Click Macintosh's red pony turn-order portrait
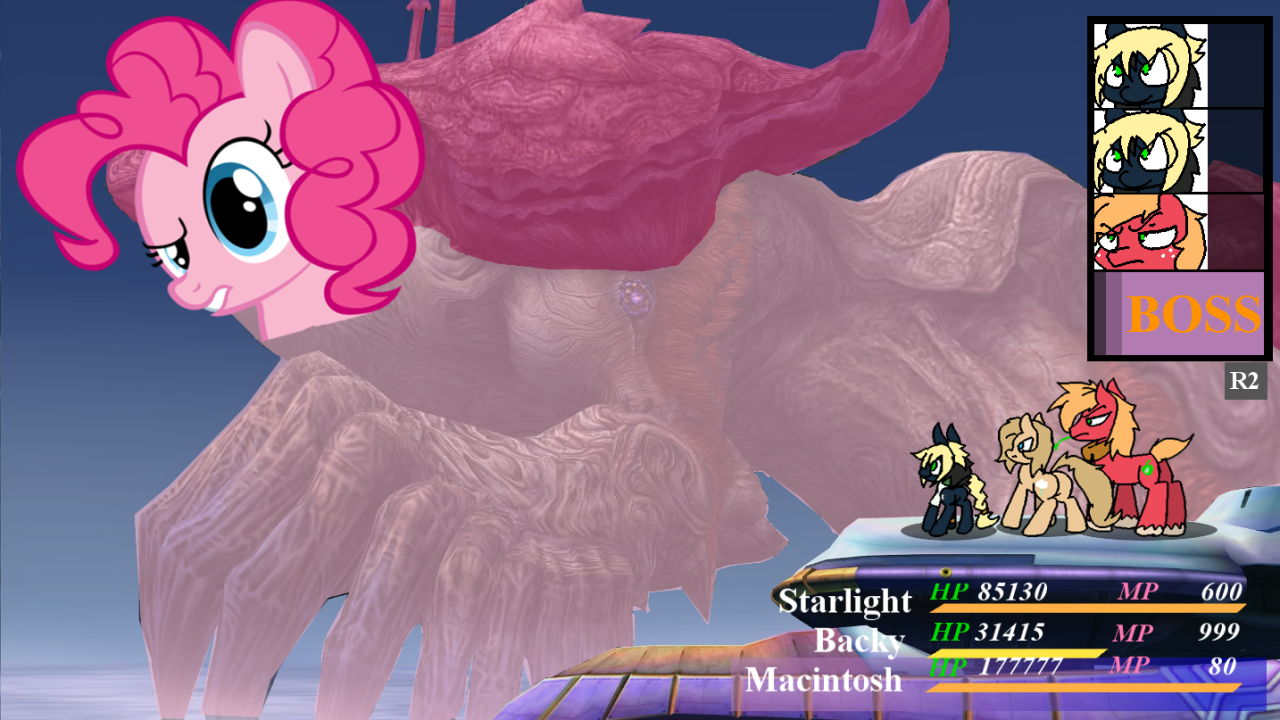 1150,232
